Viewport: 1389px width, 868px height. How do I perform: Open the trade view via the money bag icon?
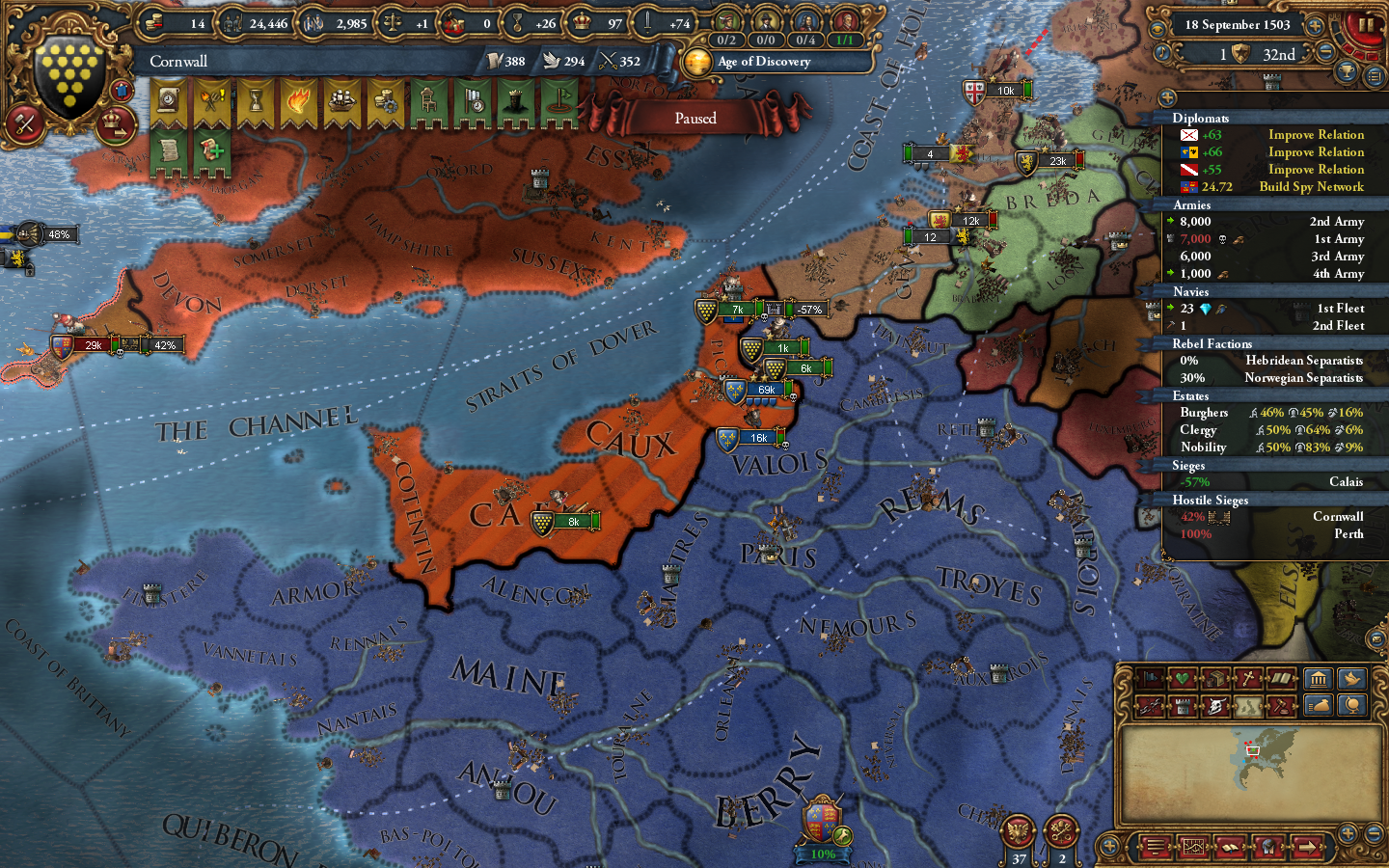point(1319,704)
